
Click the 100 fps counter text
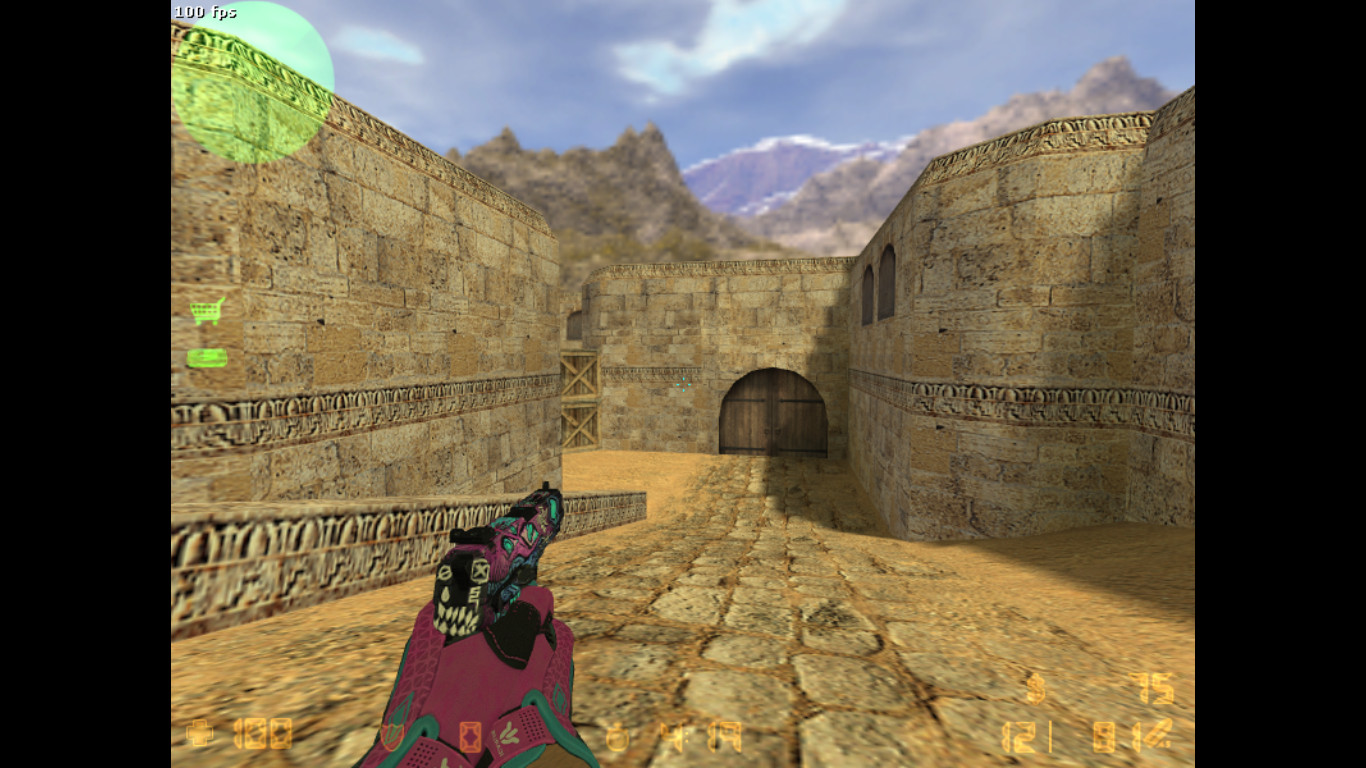[205, 12]
